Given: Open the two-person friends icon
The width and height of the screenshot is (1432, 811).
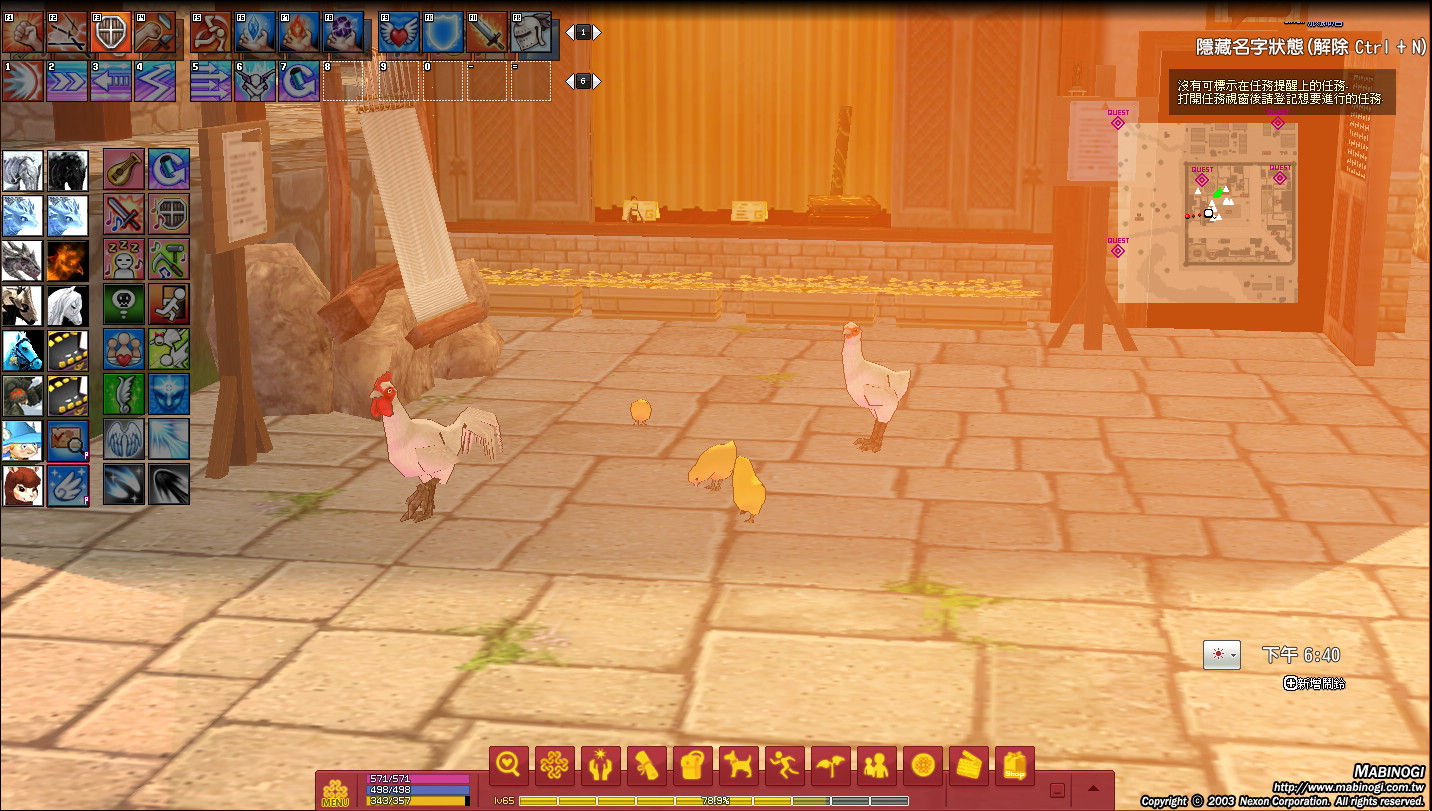Looking at the screenshot, I should pos(877,766).
